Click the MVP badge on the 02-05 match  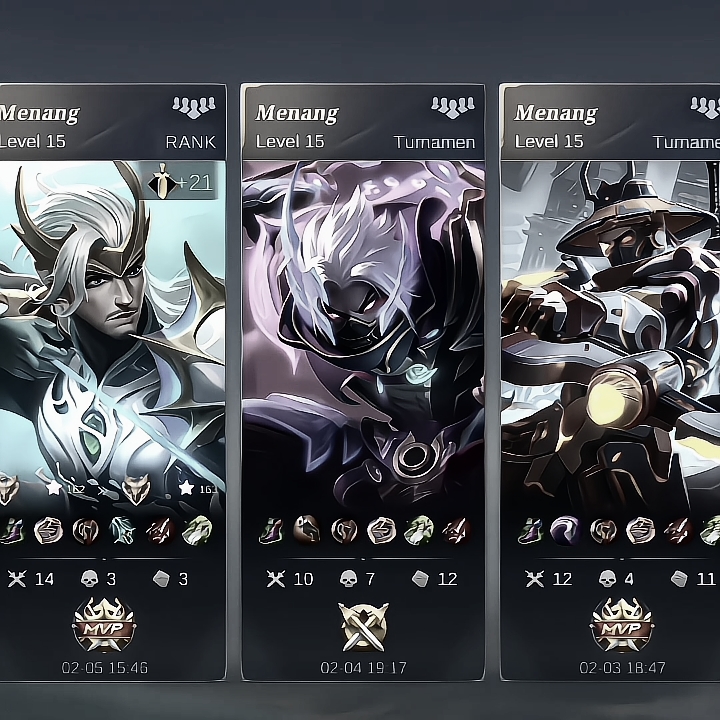coord(103,625)
